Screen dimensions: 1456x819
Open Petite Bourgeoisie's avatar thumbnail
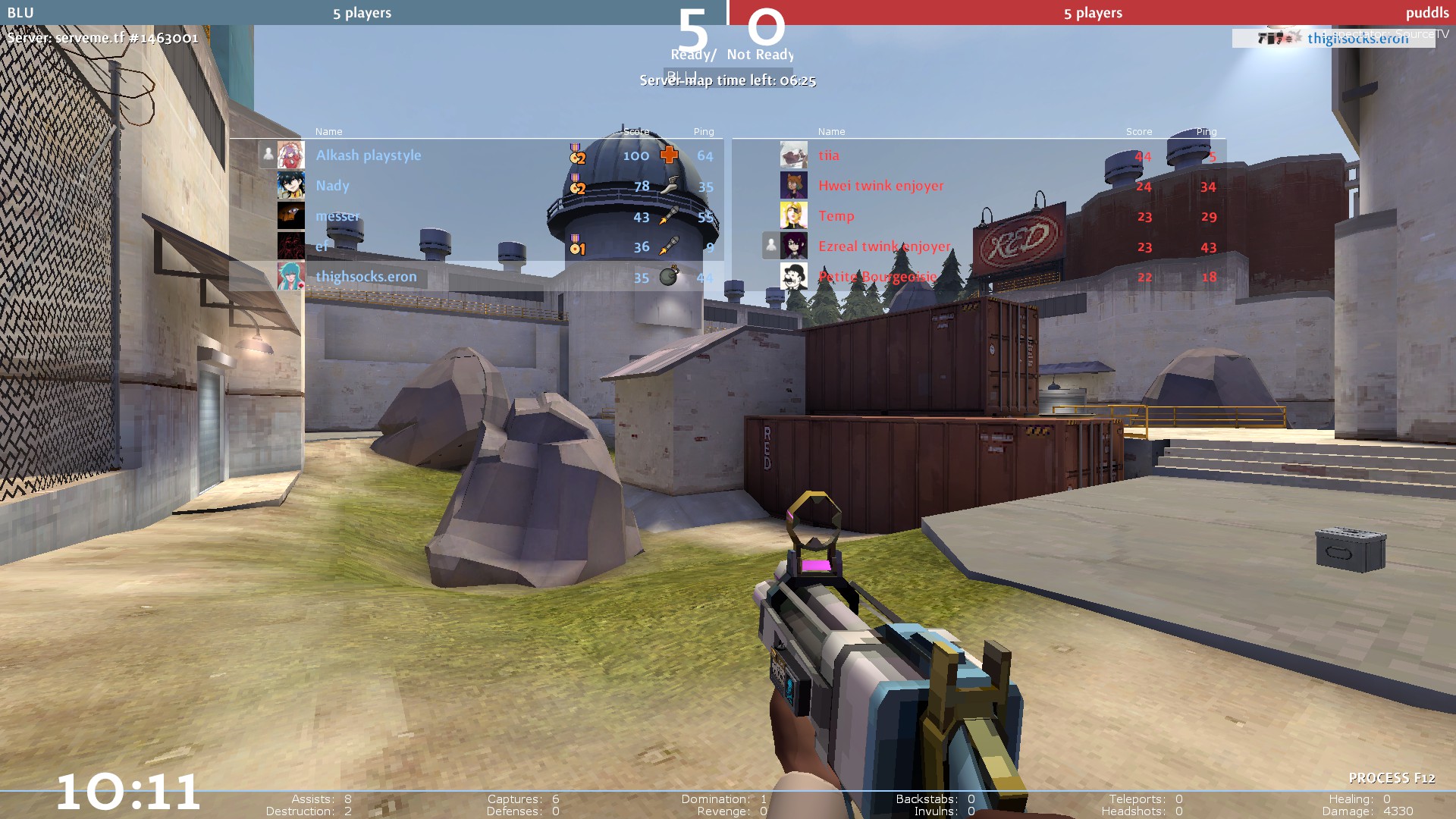793,277
